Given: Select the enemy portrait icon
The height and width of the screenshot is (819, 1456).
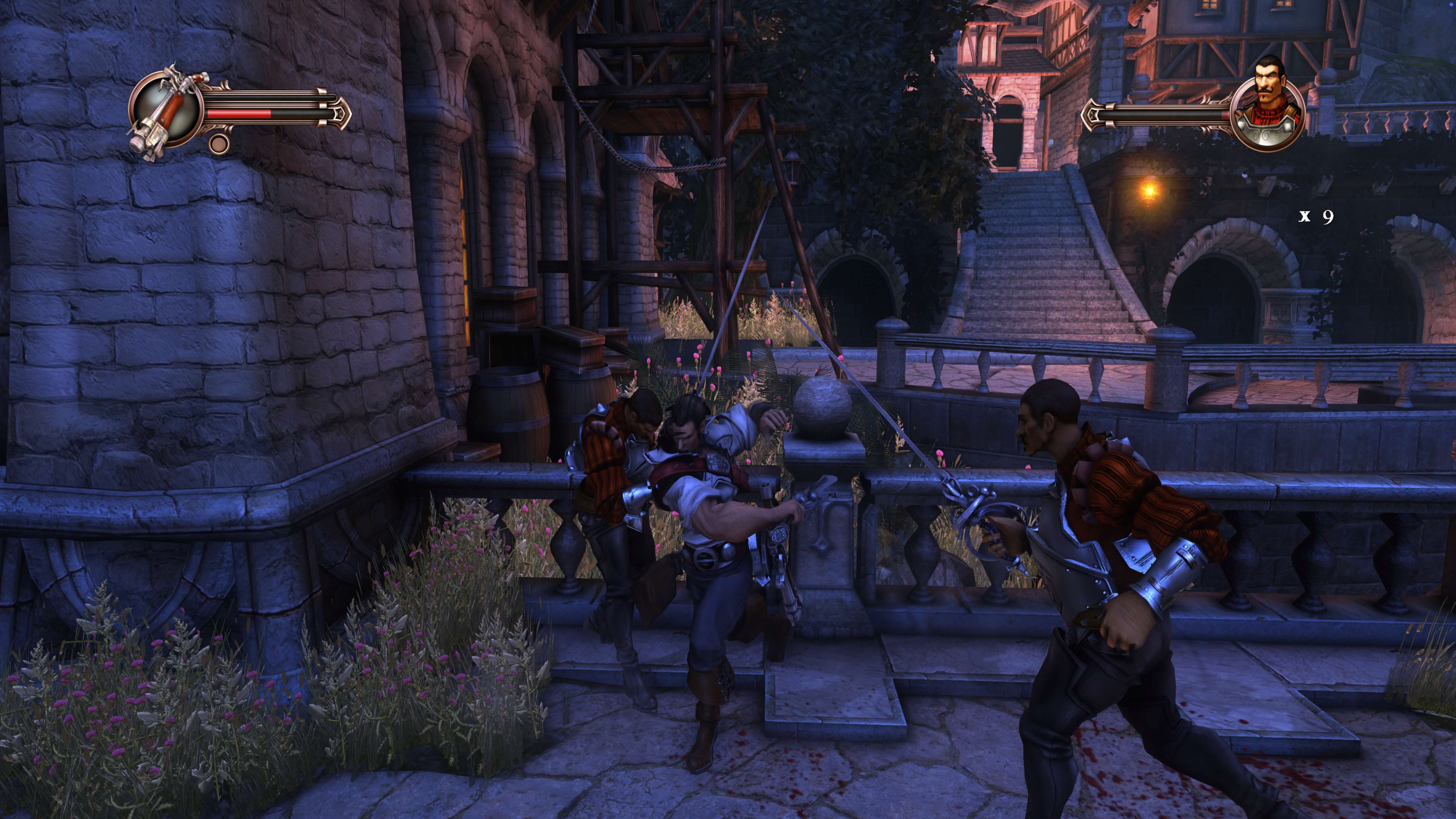Looking at the screenshot, I should pos(1268,107).
